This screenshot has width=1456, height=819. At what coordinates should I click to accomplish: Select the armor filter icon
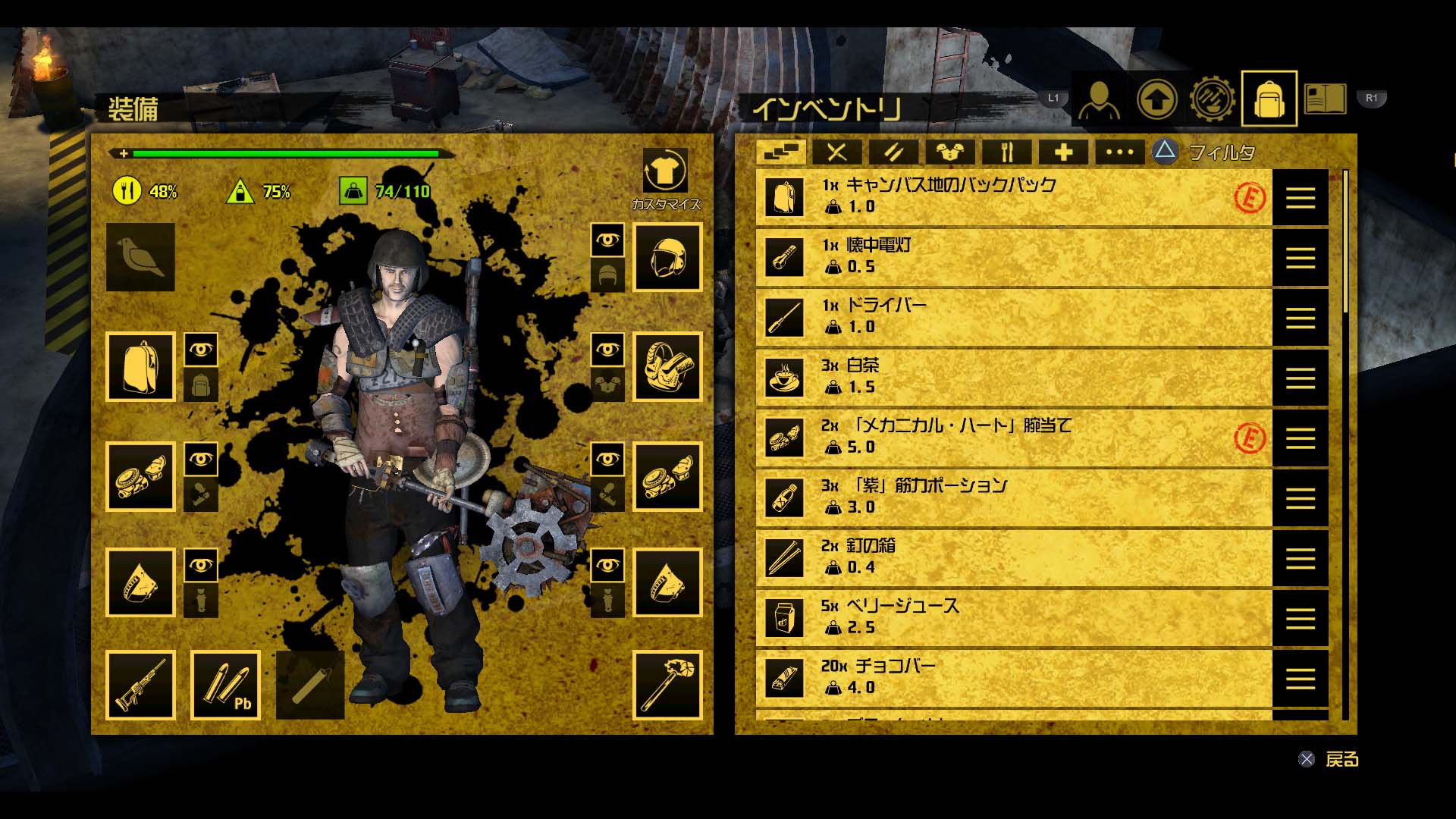click(x=952, y=151)
